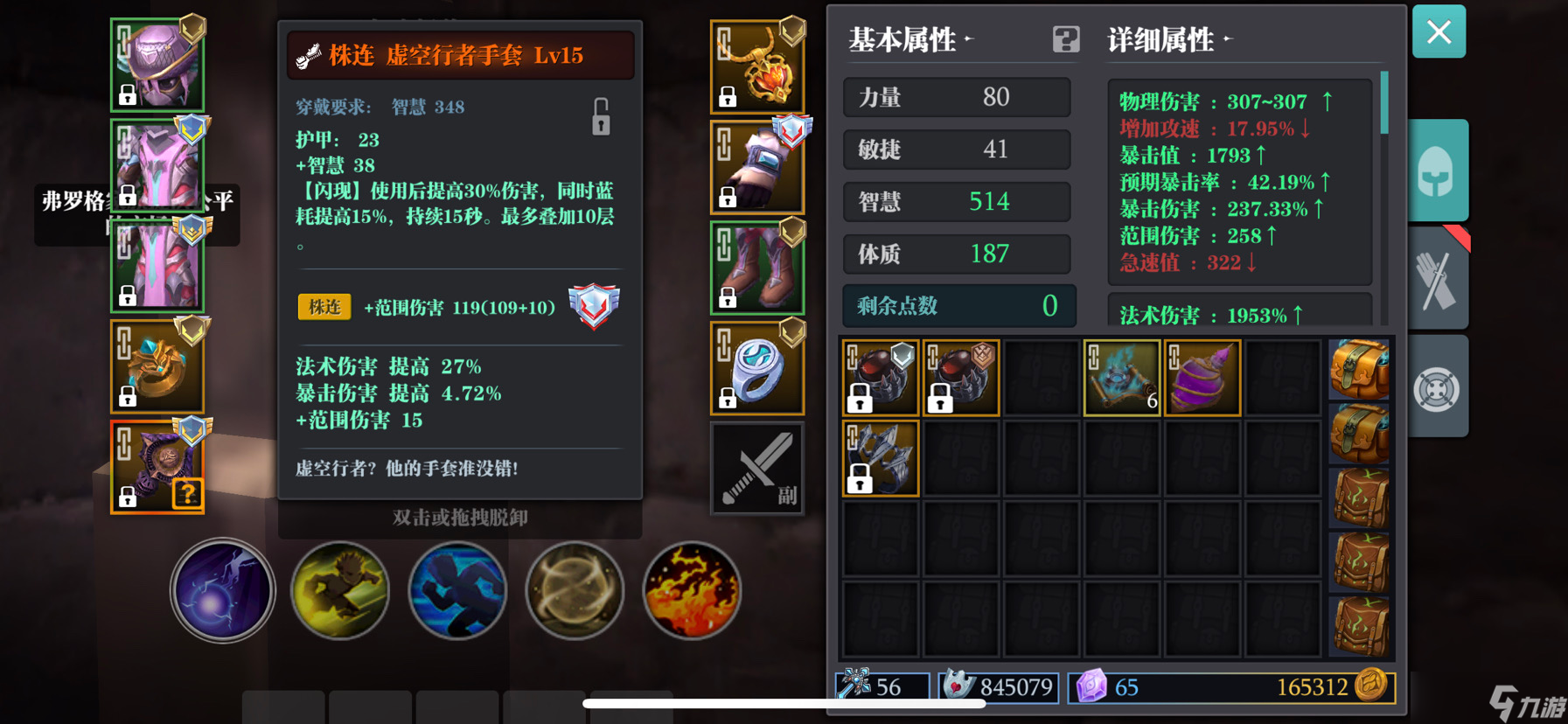Image resolution: width=1568 pixels, height=724 pixels.
Task: Click the 株连 label in the tooltip
Action: tap(324, 308)
